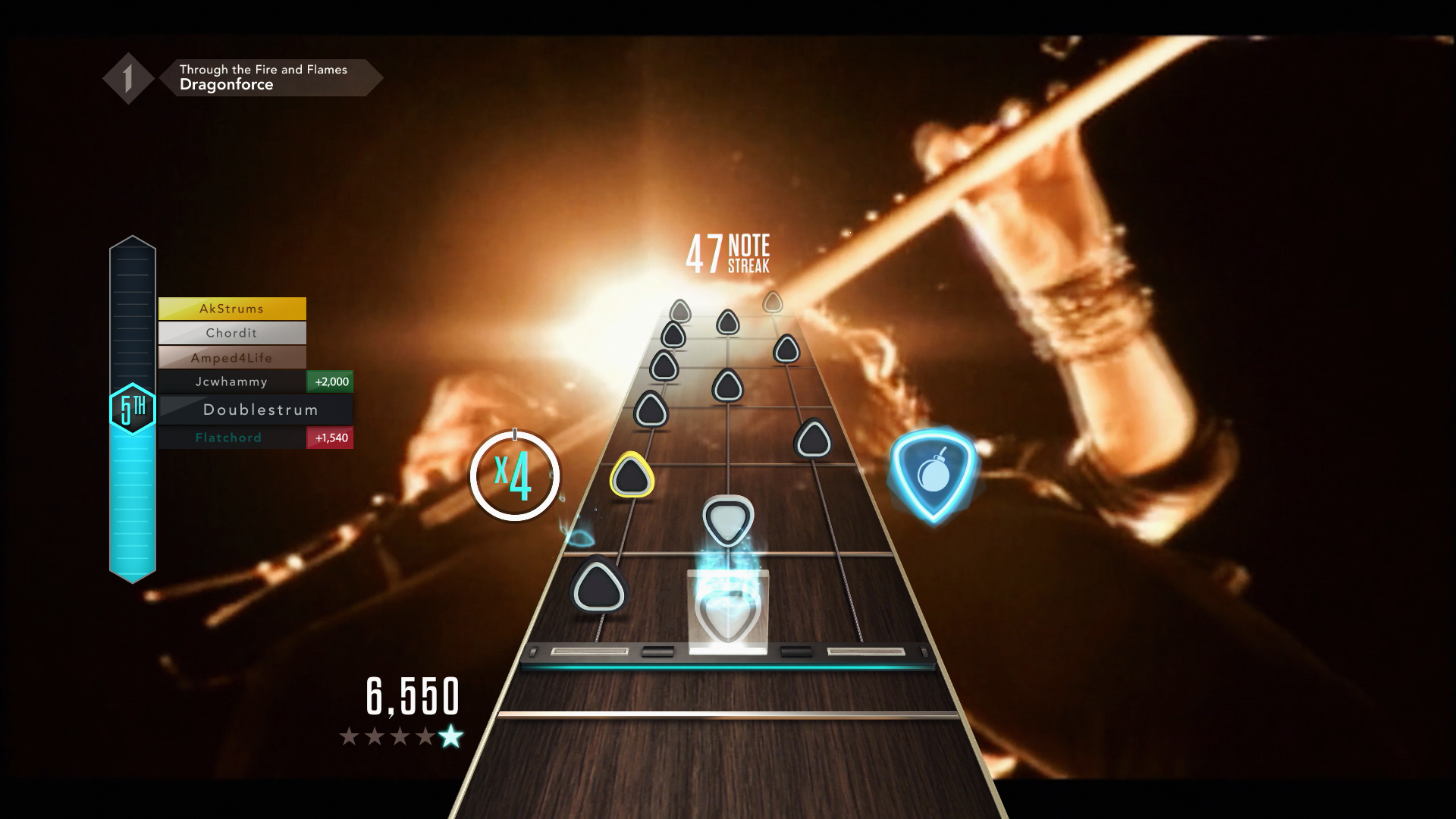1456x819 pixels.
Task: Select the glowing white note on the highway
Action: pyautogui.click(x=729, y=519)
